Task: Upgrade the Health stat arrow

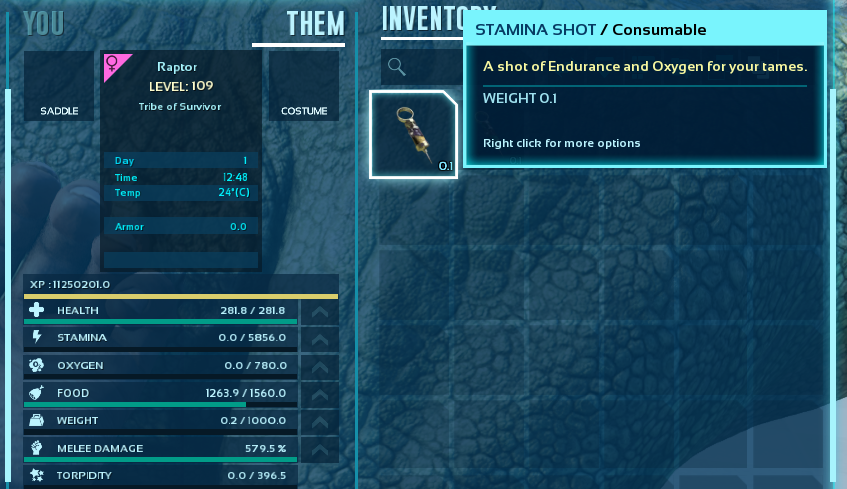Action: (x=319, y=311)
